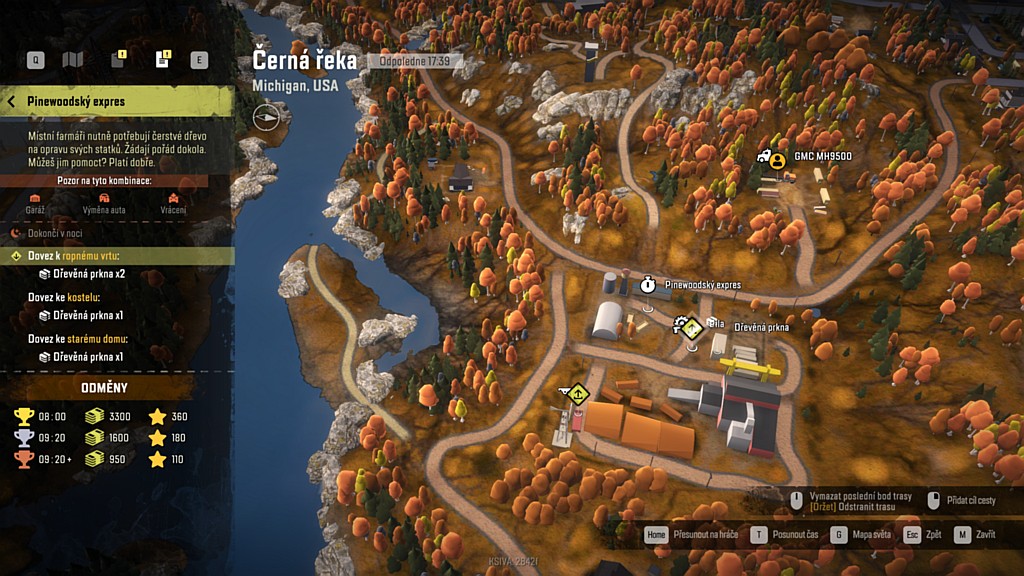Click the yellow diamond marker near orange warehouses
The image size is (1024, 576).
click(x=576, y=393)
